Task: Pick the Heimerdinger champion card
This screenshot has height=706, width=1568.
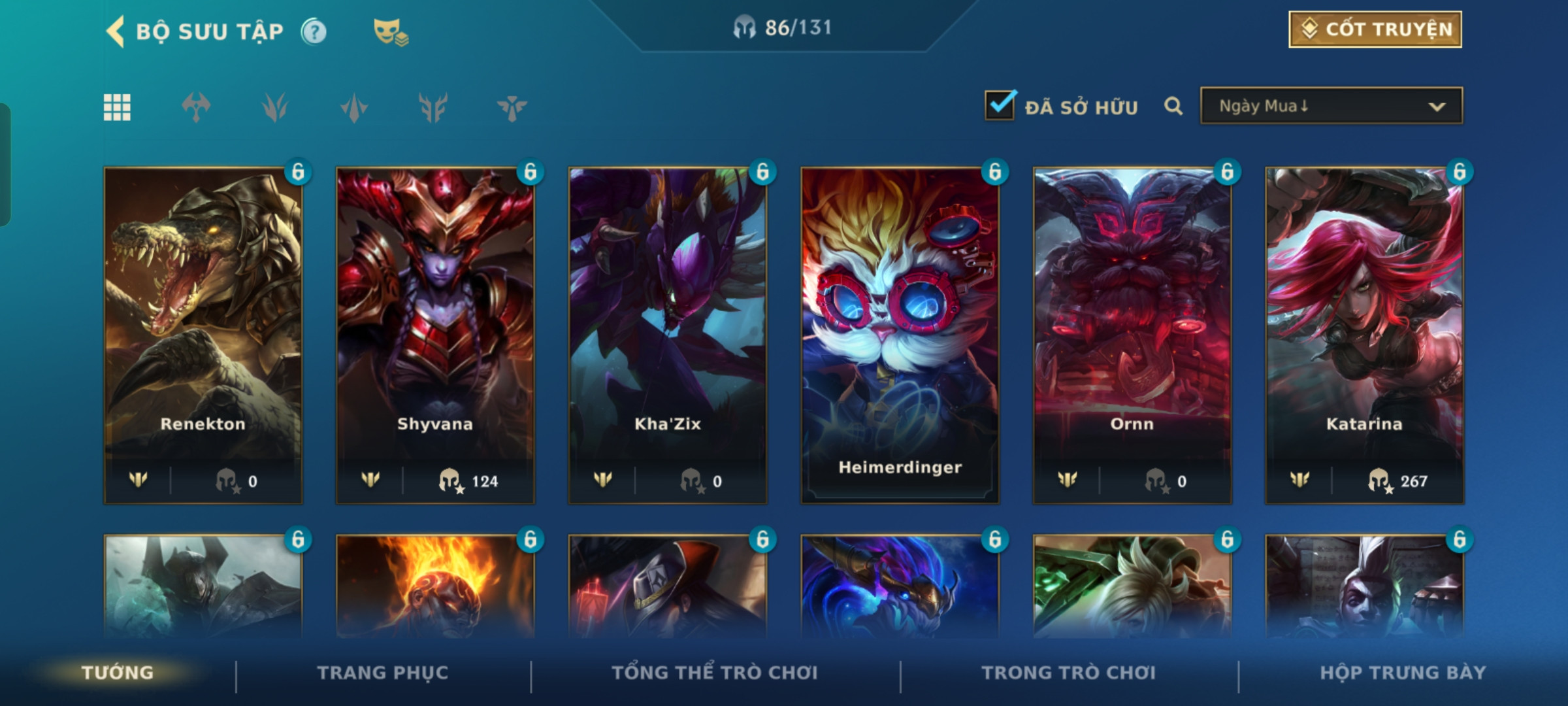Action: coord(900,335)
